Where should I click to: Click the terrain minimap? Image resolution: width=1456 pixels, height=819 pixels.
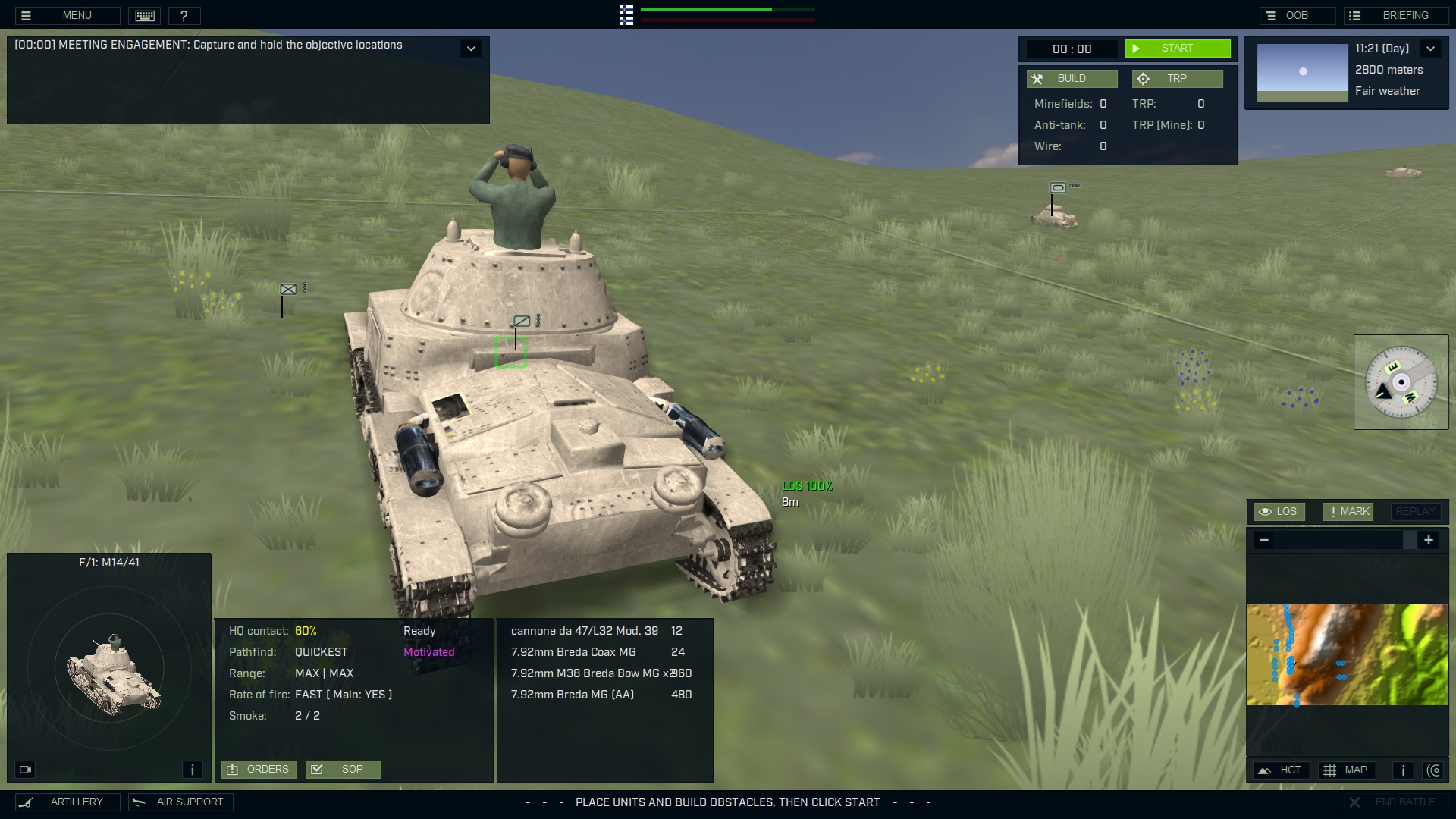(x=1347, y=654)
